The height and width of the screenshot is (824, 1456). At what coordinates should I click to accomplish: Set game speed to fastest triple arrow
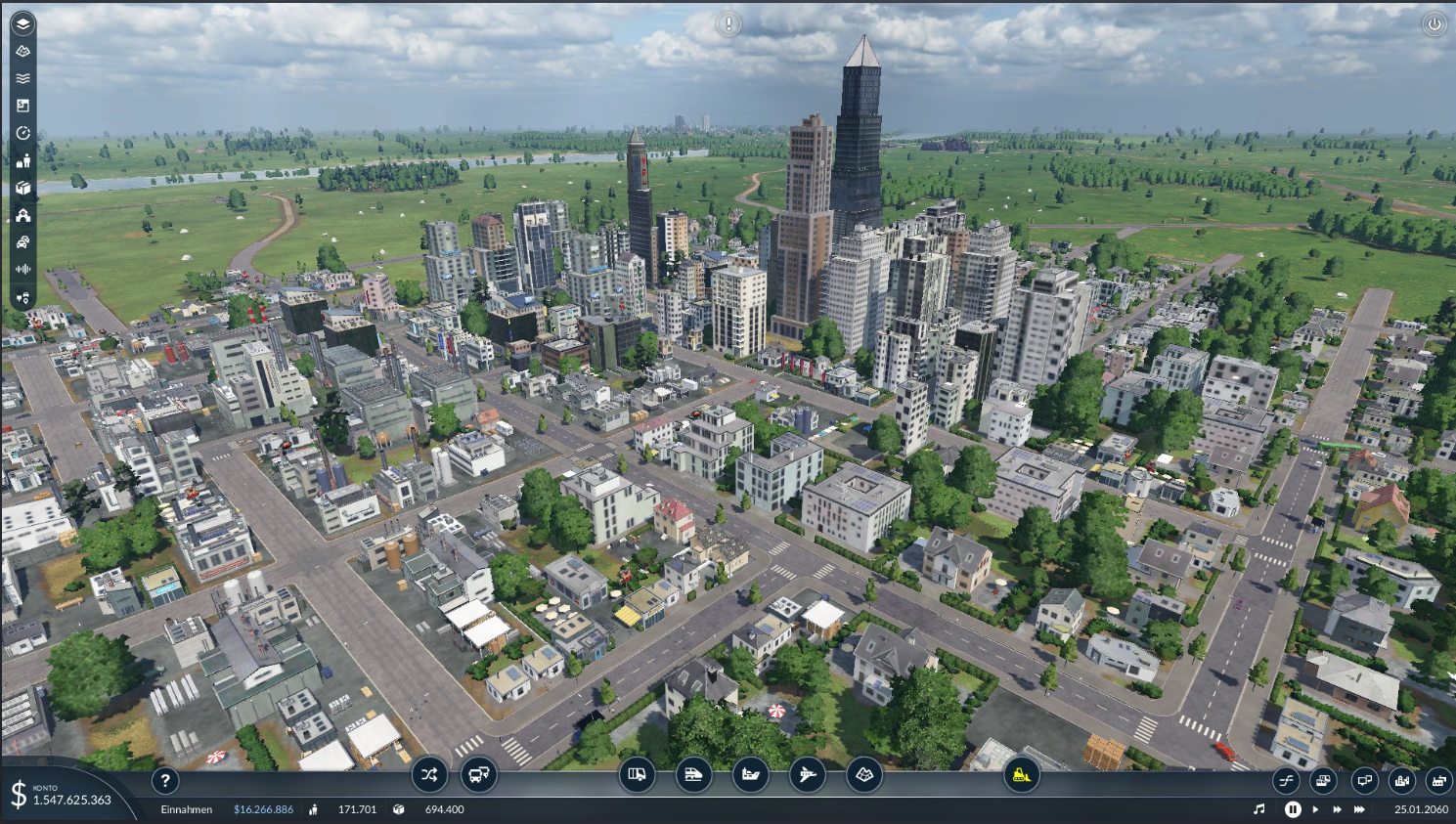coord(1359,809)
